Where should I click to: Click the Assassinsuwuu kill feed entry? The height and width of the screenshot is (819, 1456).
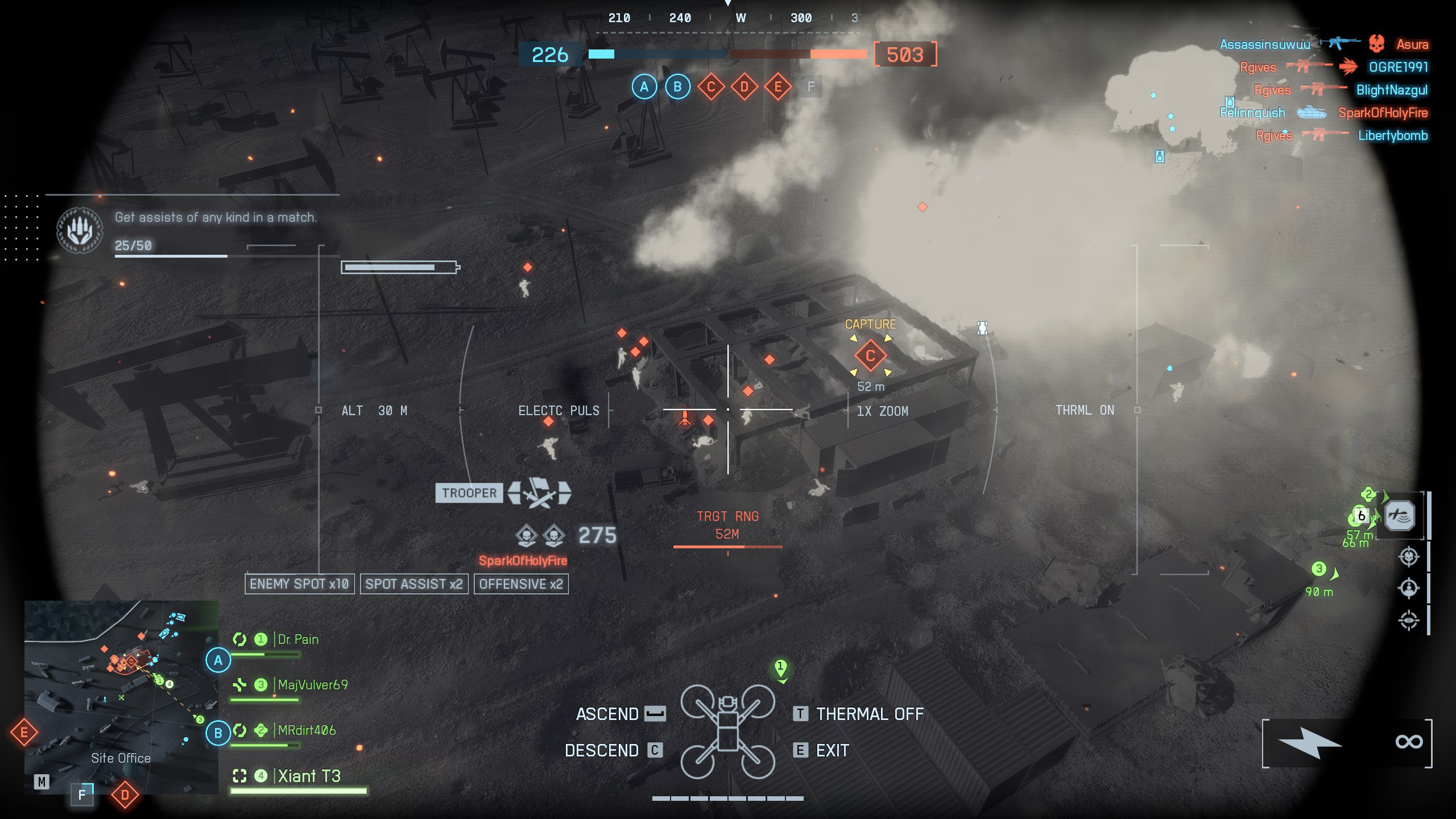coord(1264,44)
